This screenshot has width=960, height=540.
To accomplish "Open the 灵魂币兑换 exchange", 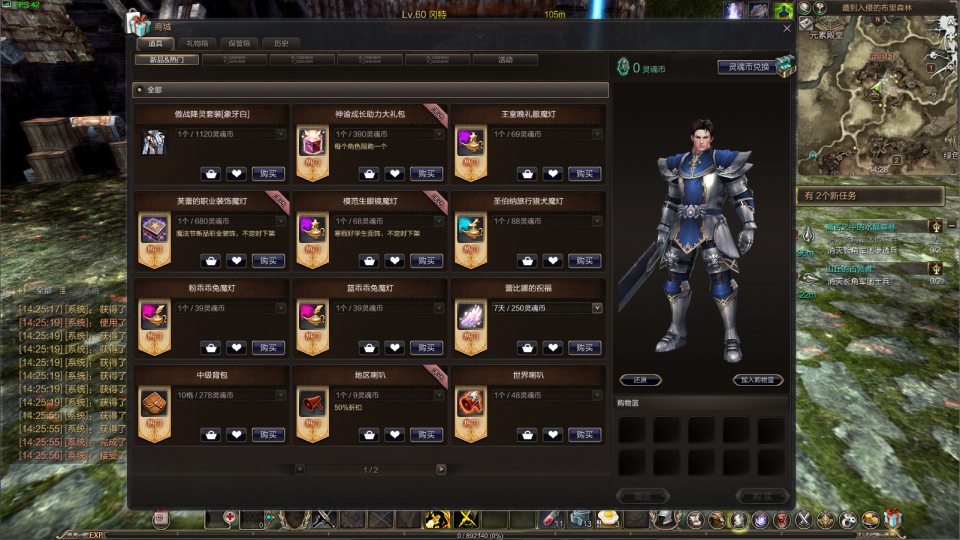I will (747, 68).
